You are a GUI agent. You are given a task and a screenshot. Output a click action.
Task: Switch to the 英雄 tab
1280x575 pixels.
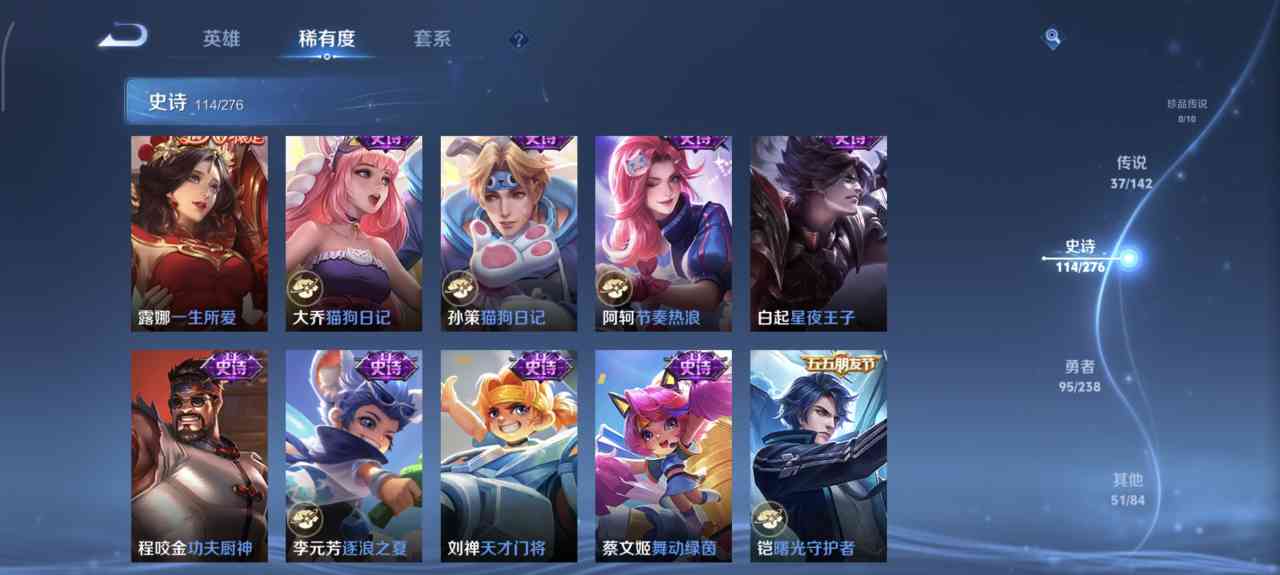click(x=221, y=39)
